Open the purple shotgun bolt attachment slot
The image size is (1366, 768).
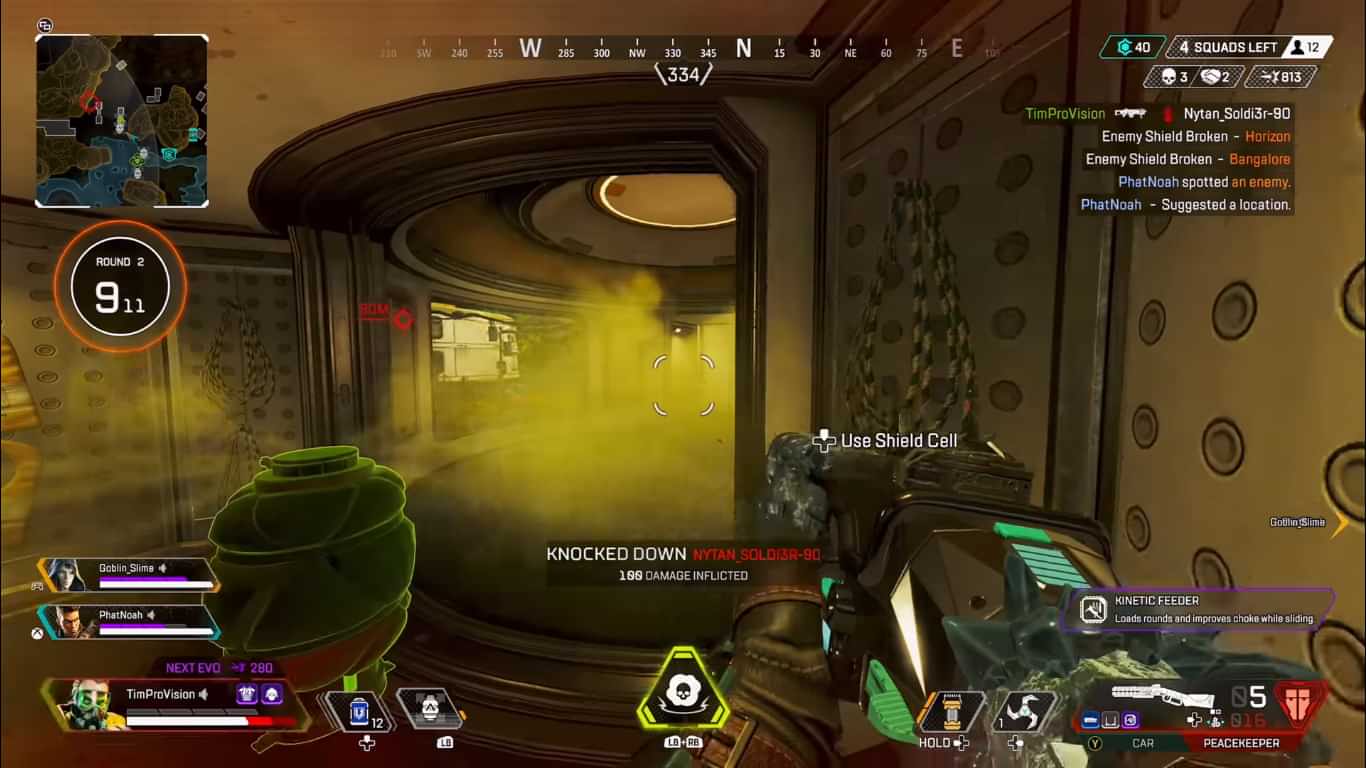click(x=1129, y=719)
